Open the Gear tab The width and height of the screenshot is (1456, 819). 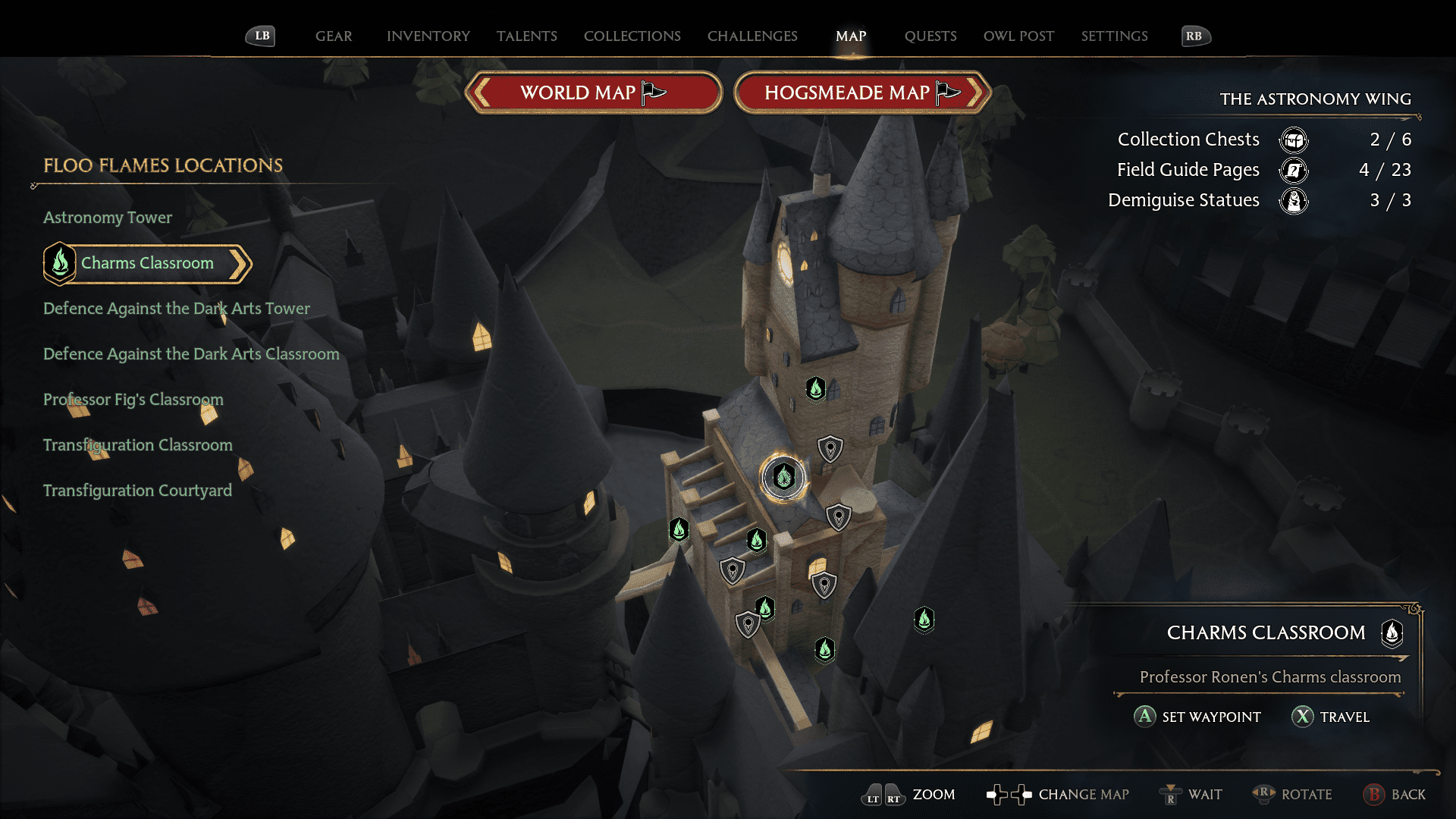(x=334, y=36)
